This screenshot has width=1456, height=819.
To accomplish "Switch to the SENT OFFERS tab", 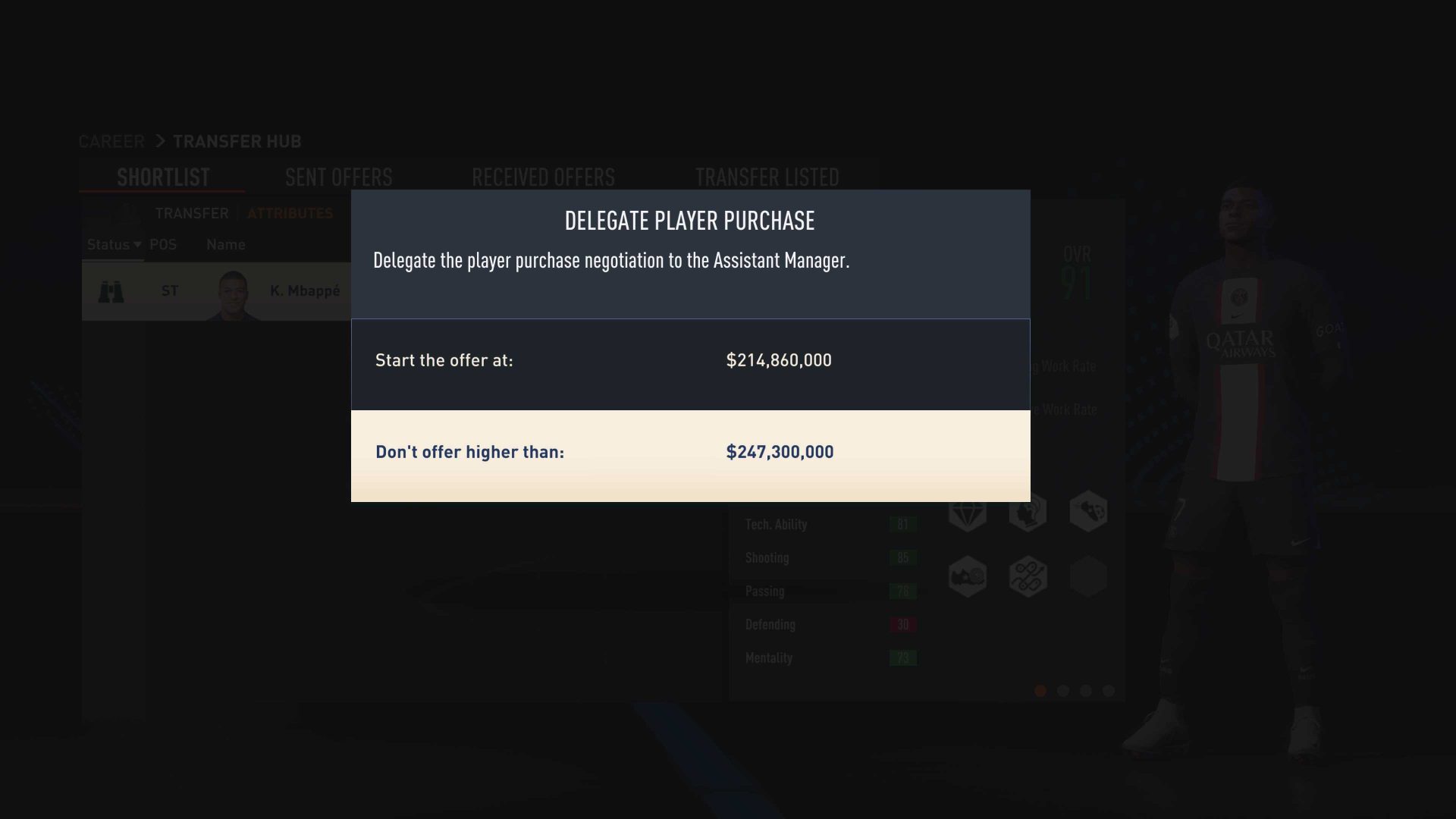I will [338, 177].
